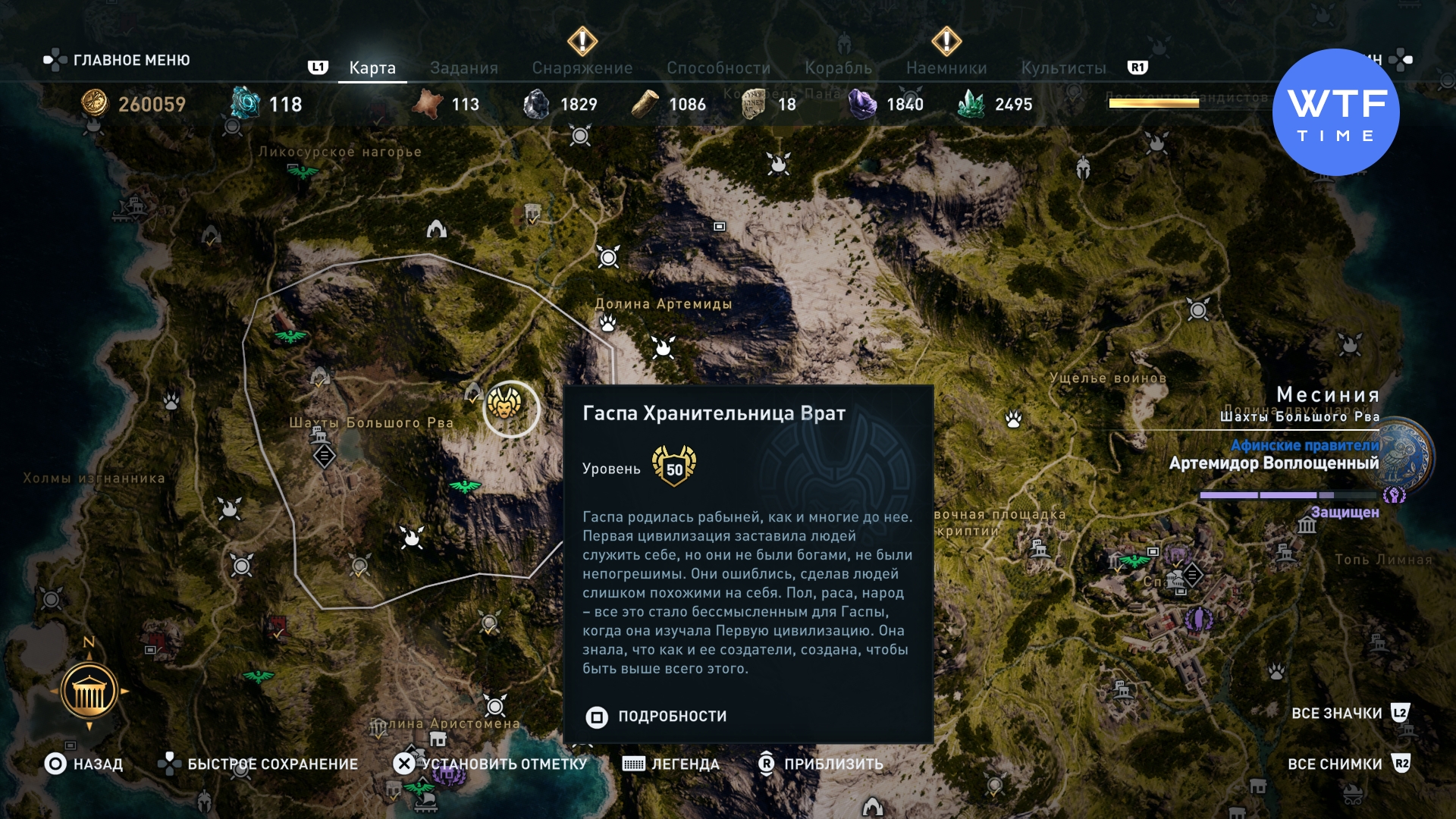This screenshot has height=819, width=1456.
Task: Open the Легенда panel
Action: pos(670,764)
